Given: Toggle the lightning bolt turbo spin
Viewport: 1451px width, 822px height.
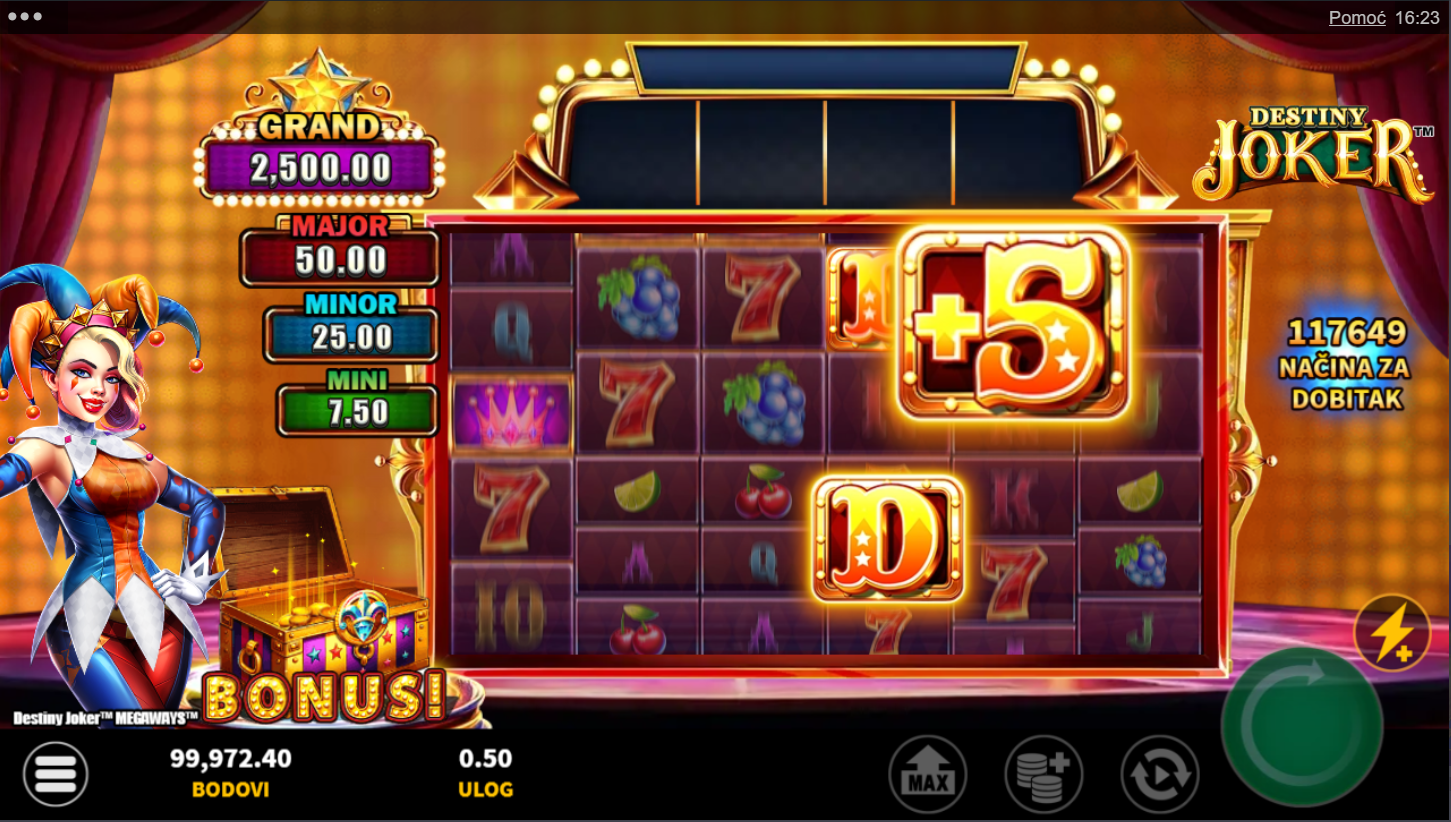Looking at the screenshot, I should point(1391,632).
